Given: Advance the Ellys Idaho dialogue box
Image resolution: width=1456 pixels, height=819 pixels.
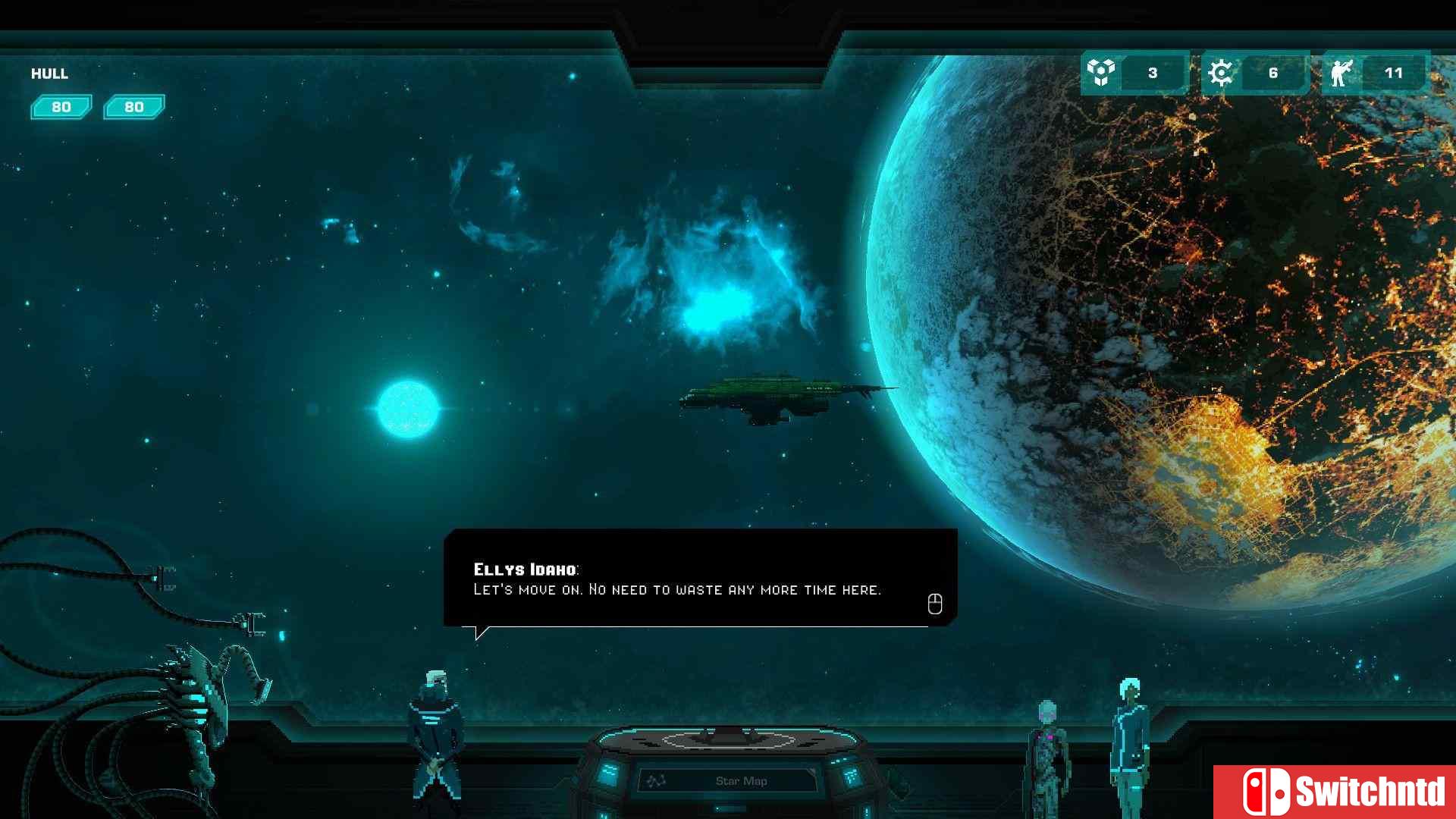Looking at the screenshot, I should tap(934, 604).
